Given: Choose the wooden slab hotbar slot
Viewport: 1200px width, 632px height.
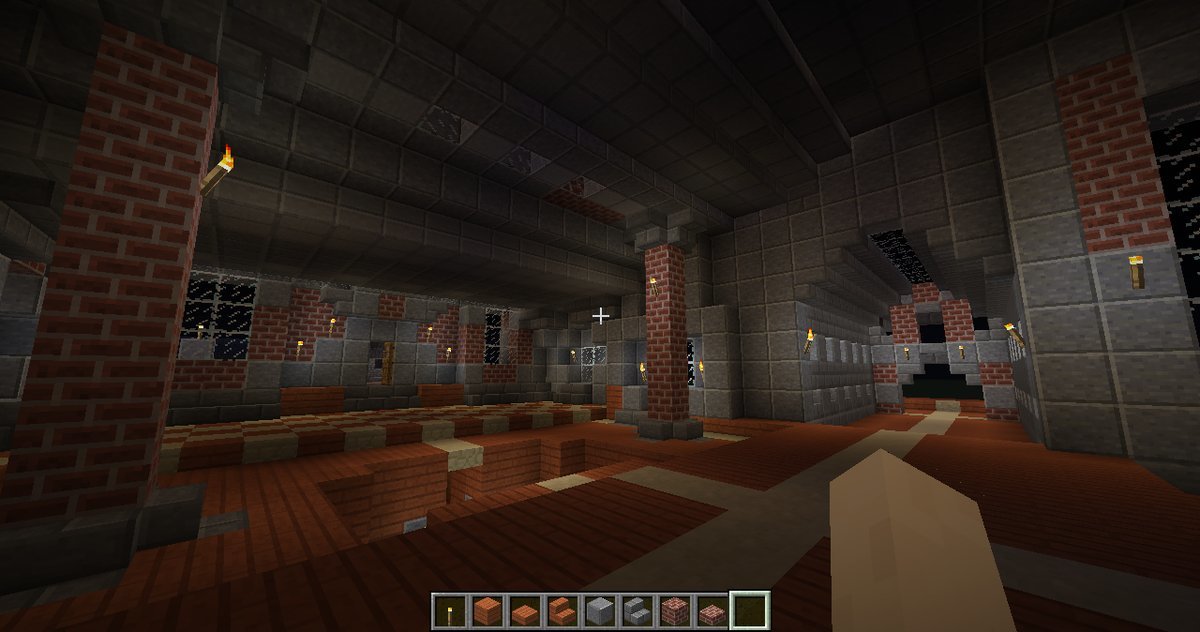Looking at the screenshot, I should 523,610.
